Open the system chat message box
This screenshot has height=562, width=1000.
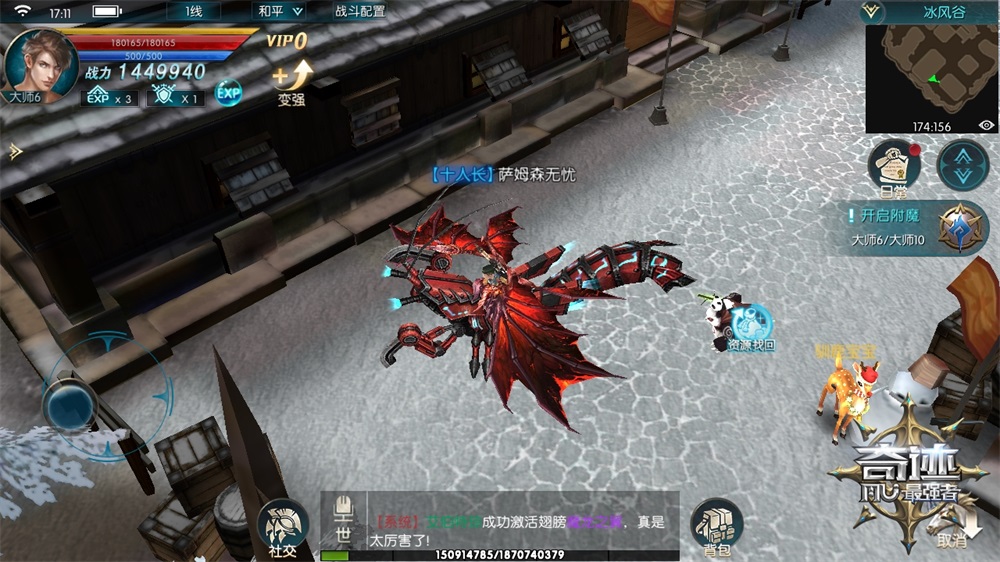coord(520,522)
